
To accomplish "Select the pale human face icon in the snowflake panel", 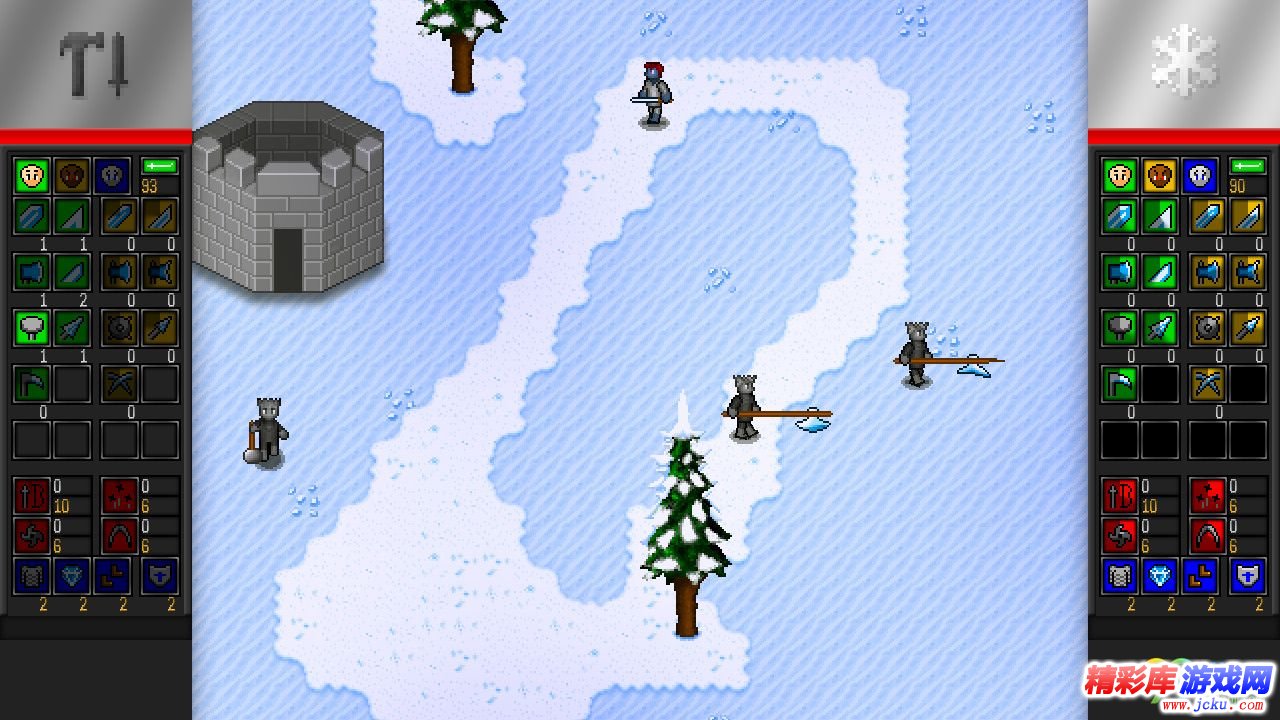I will point(1120,176).
